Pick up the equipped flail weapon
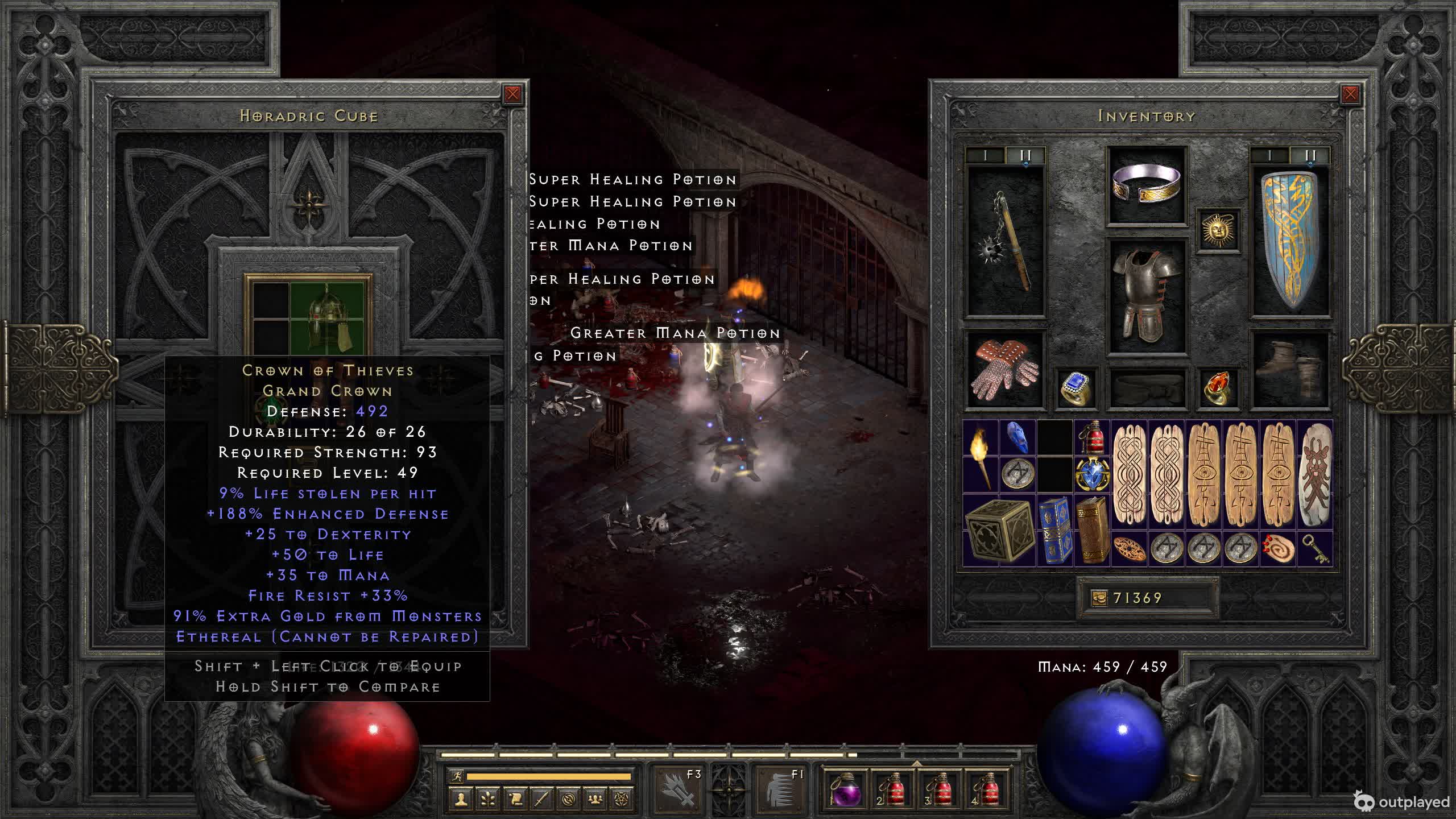This screenshot has width=1456, height=819. point(1006,241)
